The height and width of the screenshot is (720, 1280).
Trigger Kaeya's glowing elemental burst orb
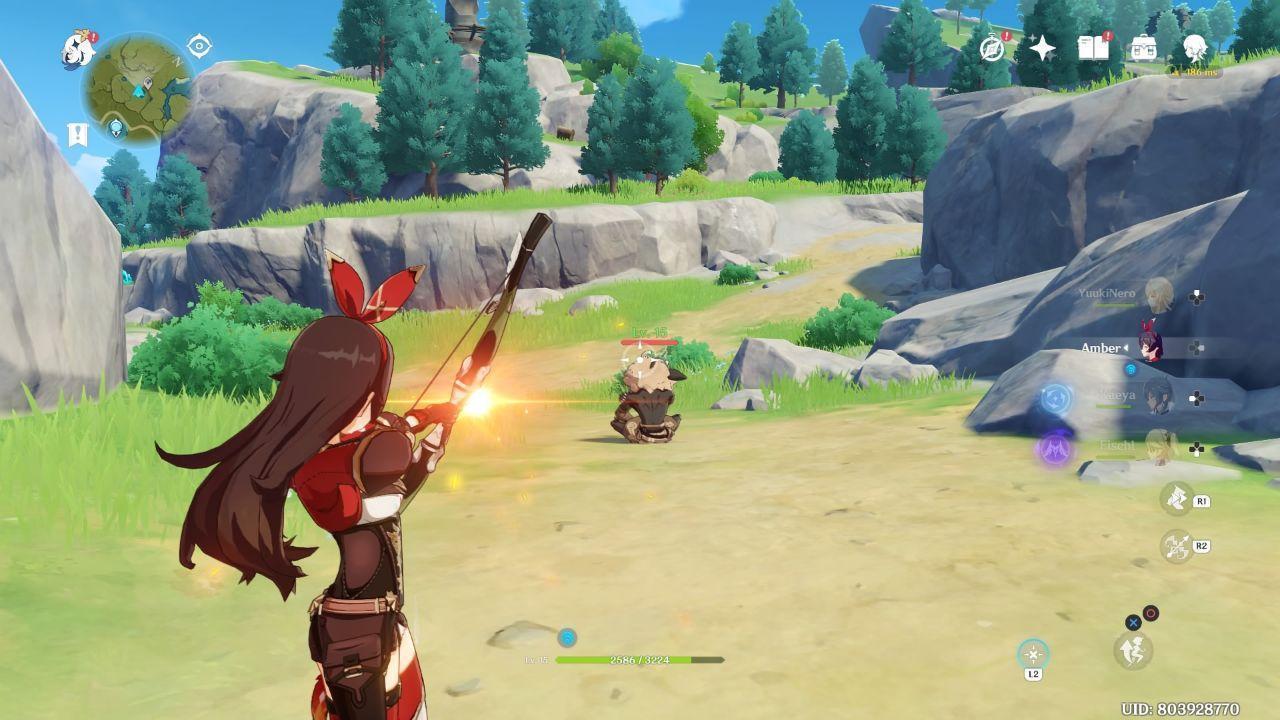coord(1056,399)
